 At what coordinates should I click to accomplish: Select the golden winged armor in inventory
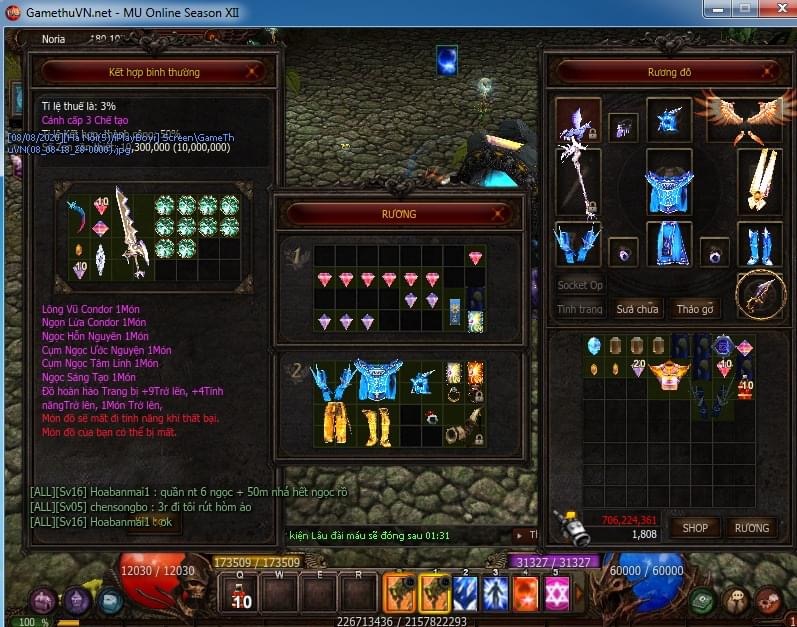pos(670,375)
